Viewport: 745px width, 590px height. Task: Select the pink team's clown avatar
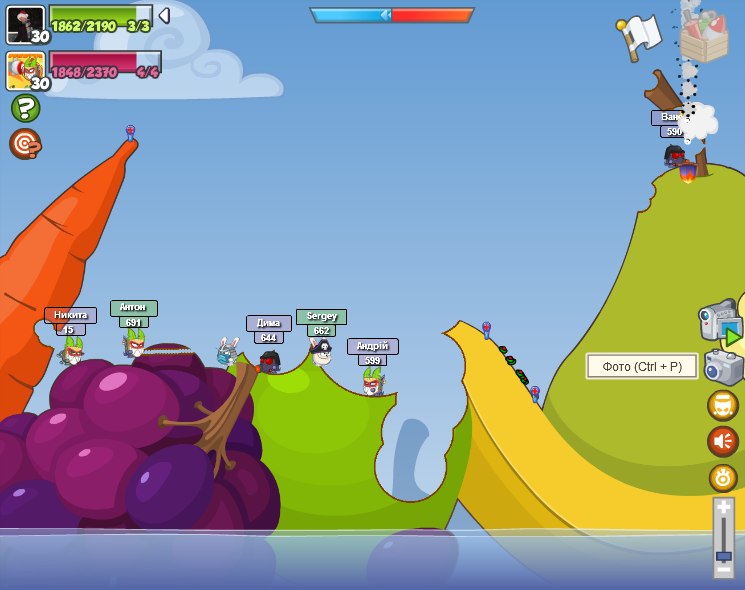(25, 71)
